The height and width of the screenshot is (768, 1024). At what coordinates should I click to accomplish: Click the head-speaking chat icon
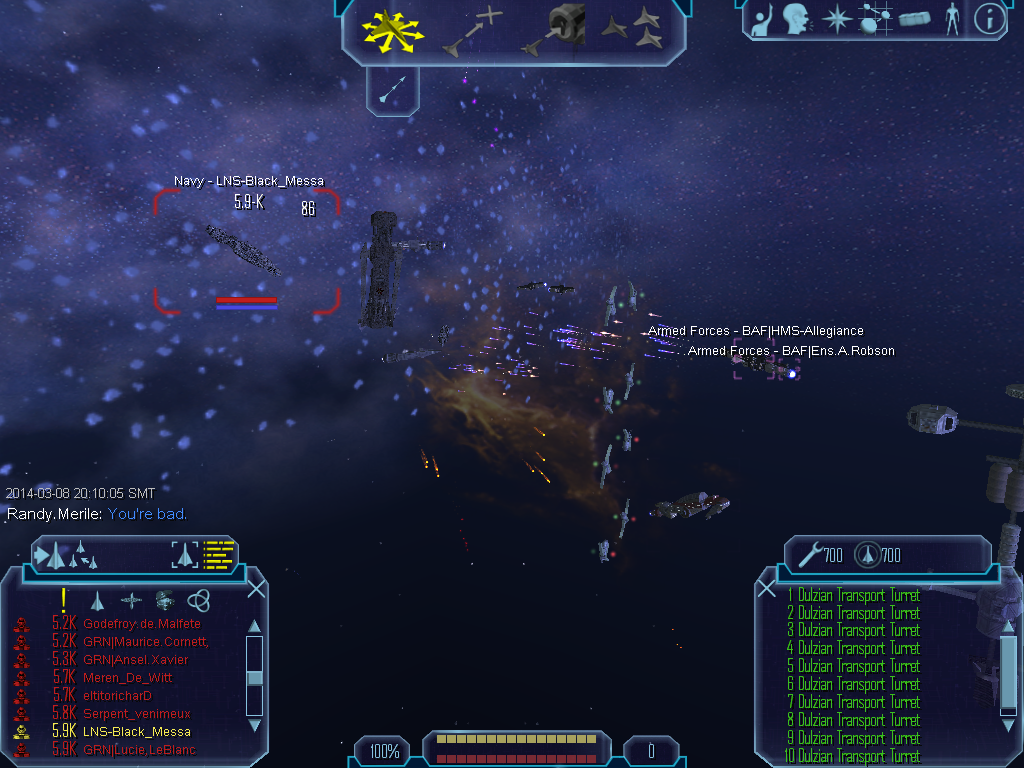click(795, 20)
